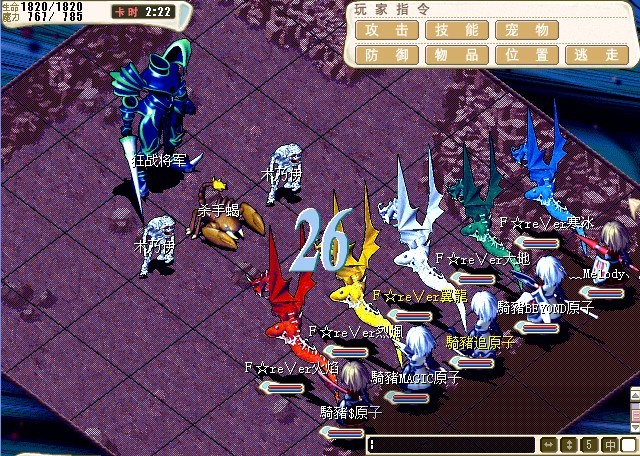The width and height of the screenshot is (640, 456).
Task: Click the chat button labeled 5
Action: [589, 444]
